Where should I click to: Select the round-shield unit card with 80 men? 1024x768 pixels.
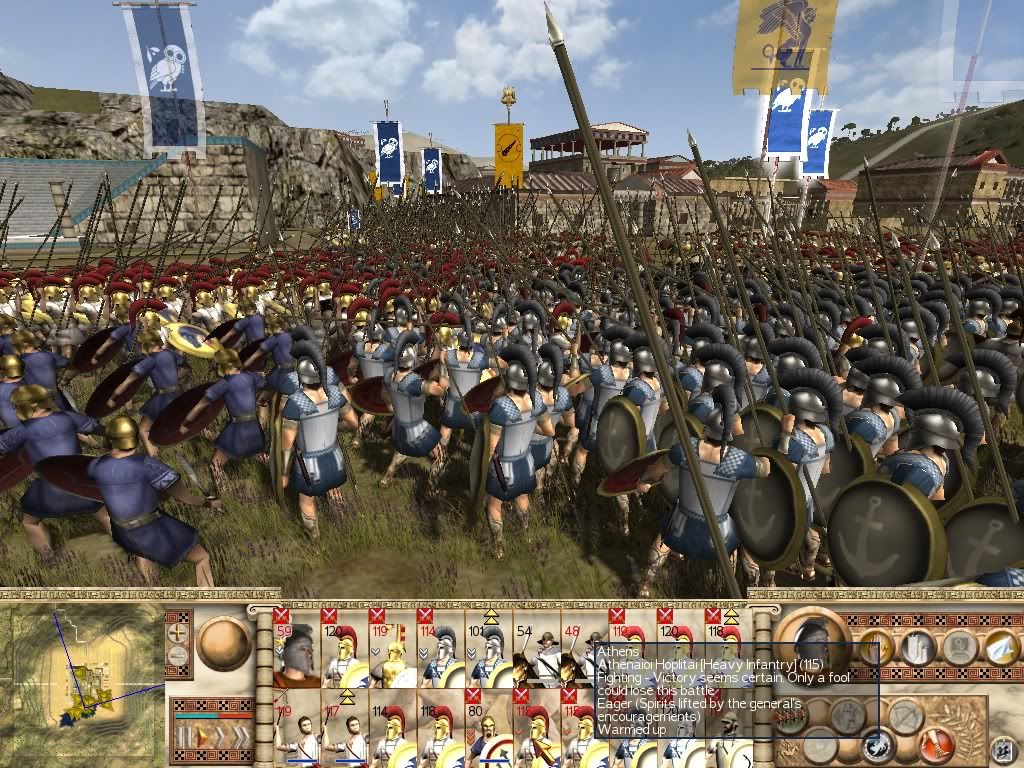point(490,728)
